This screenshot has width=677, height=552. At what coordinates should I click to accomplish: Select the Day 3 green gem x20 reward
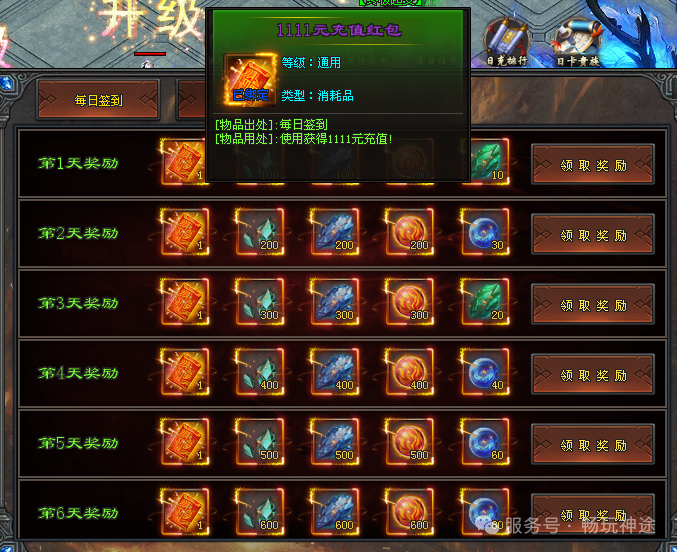[x=484, y=301]
